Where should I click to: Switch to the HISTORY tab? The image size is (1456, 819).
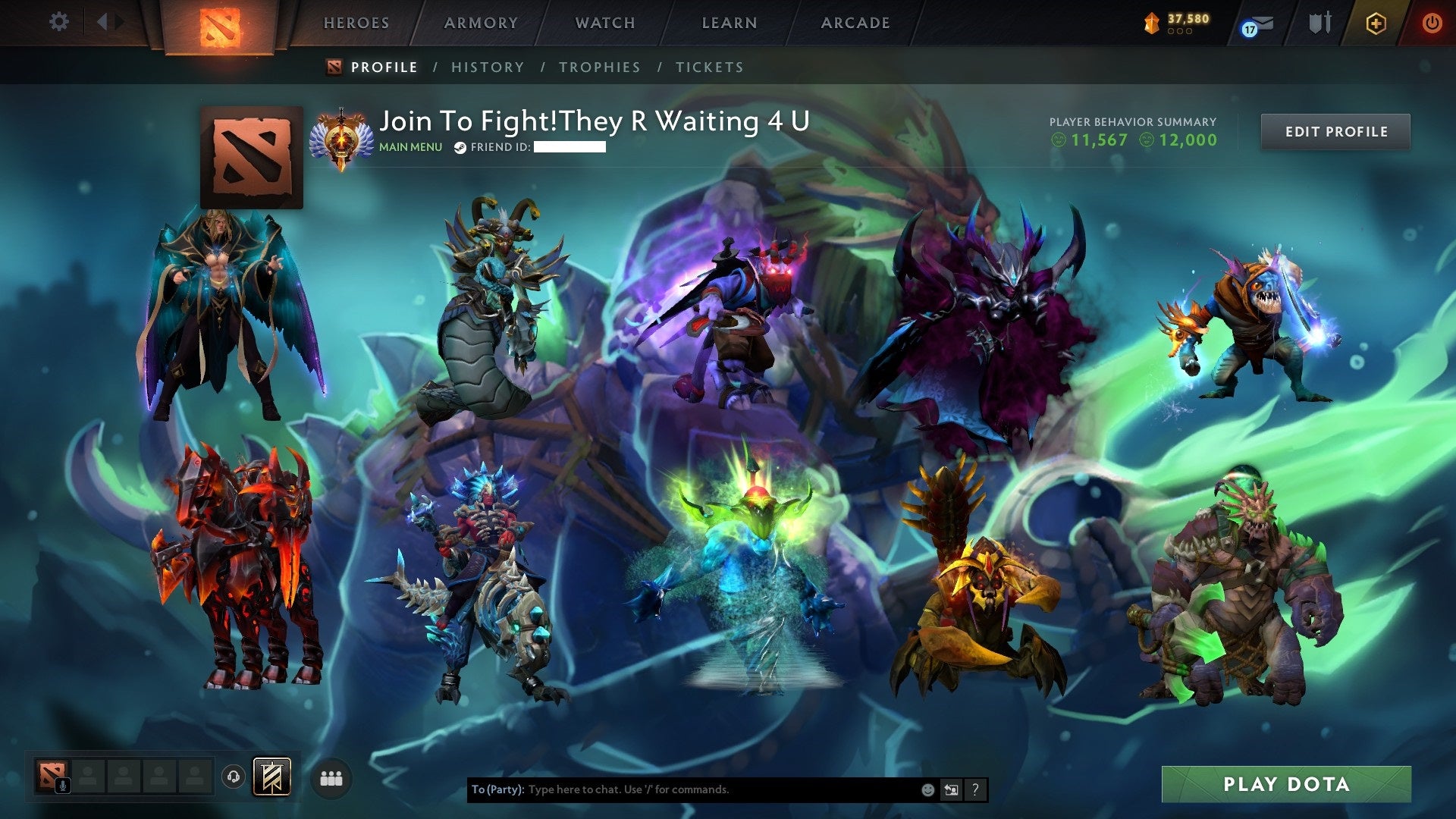coord(487,67)
